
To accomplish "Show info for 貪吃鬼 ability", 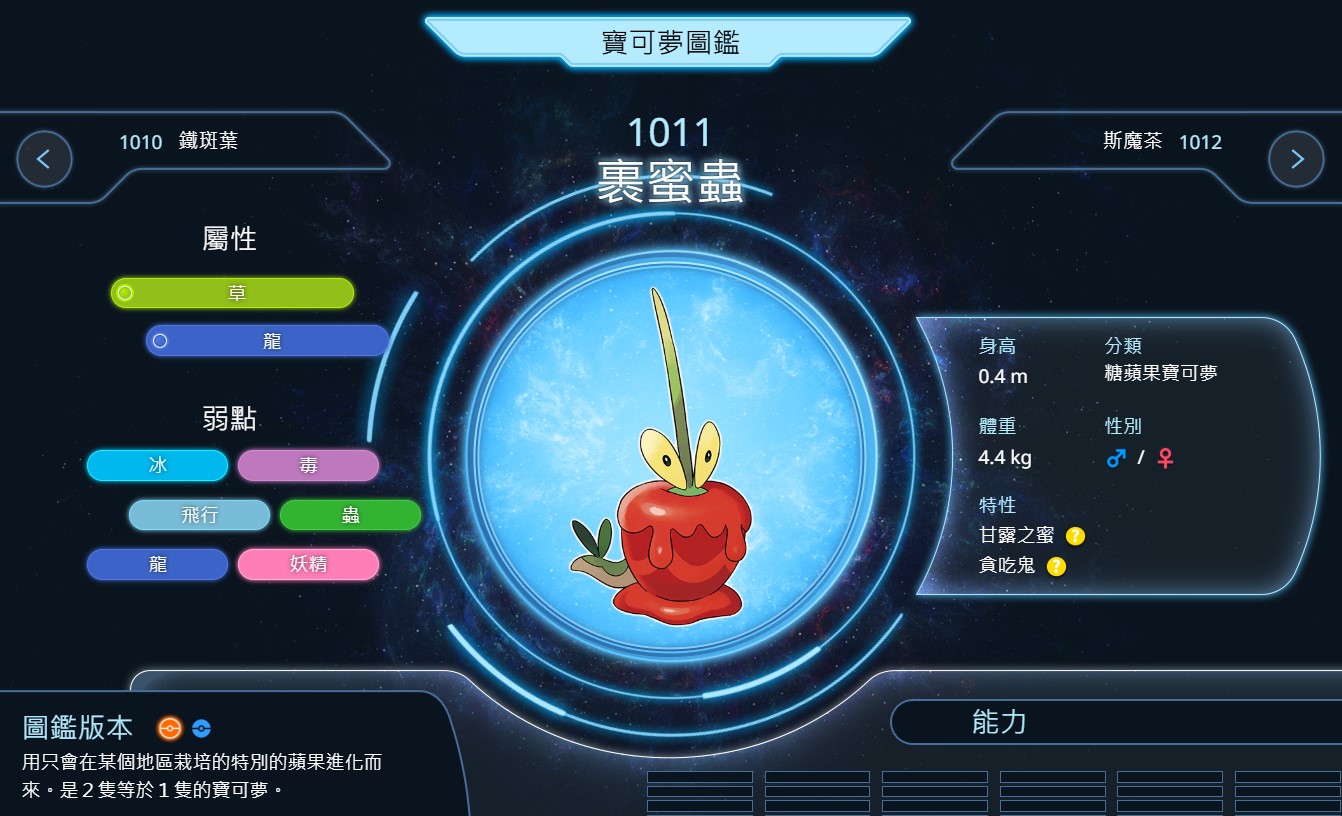I will point(1056,567).
